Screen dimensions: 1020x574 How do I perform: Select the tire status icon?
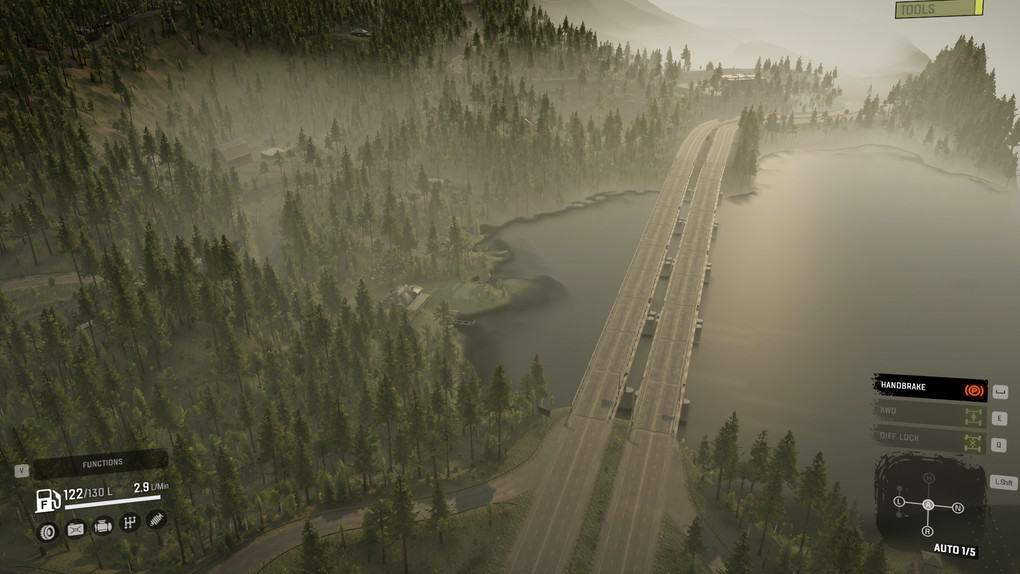[x=47, y=531]
